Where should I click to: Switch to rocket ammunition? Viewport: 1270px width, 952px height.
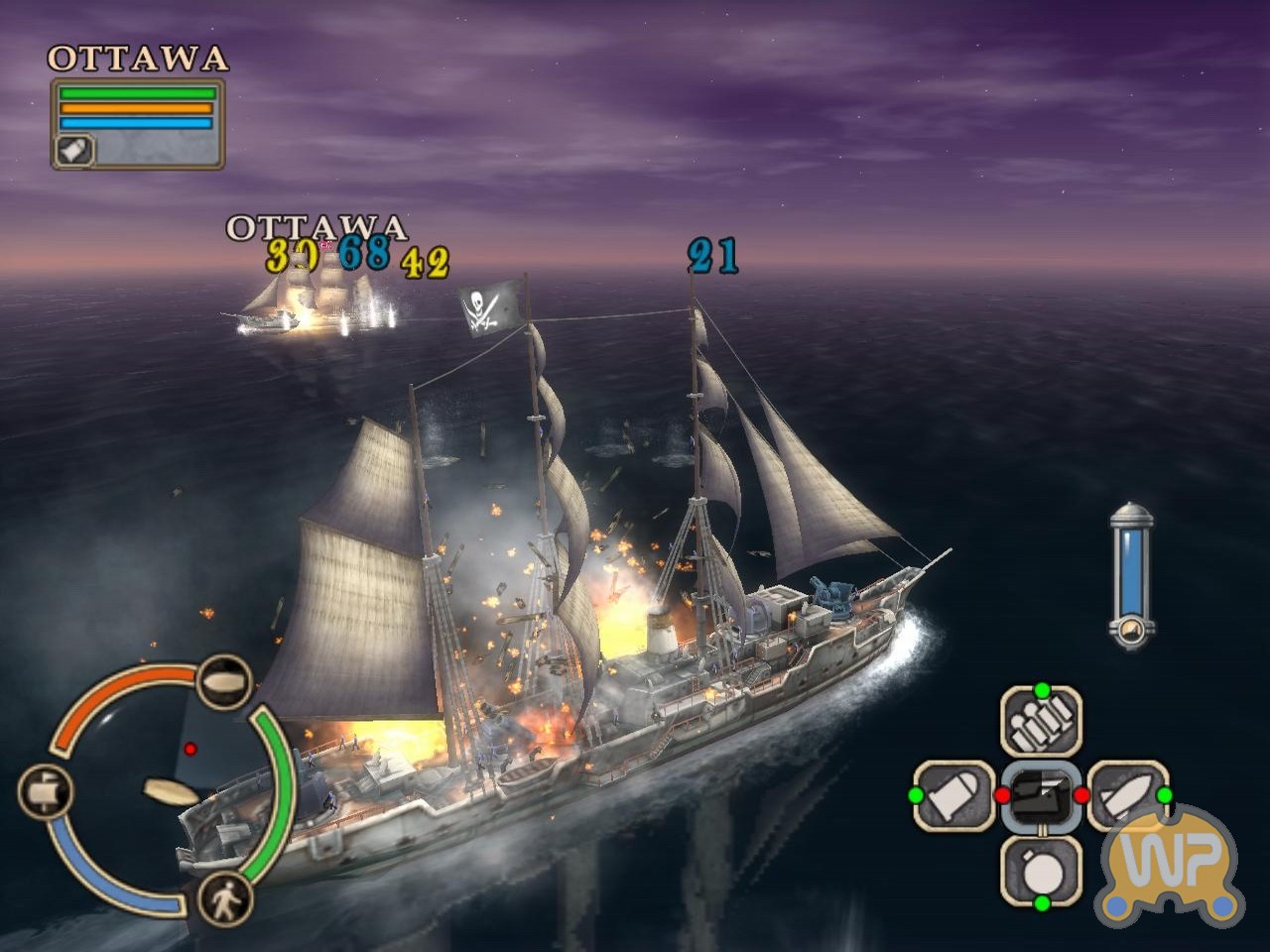click(x=1127, y=795)
